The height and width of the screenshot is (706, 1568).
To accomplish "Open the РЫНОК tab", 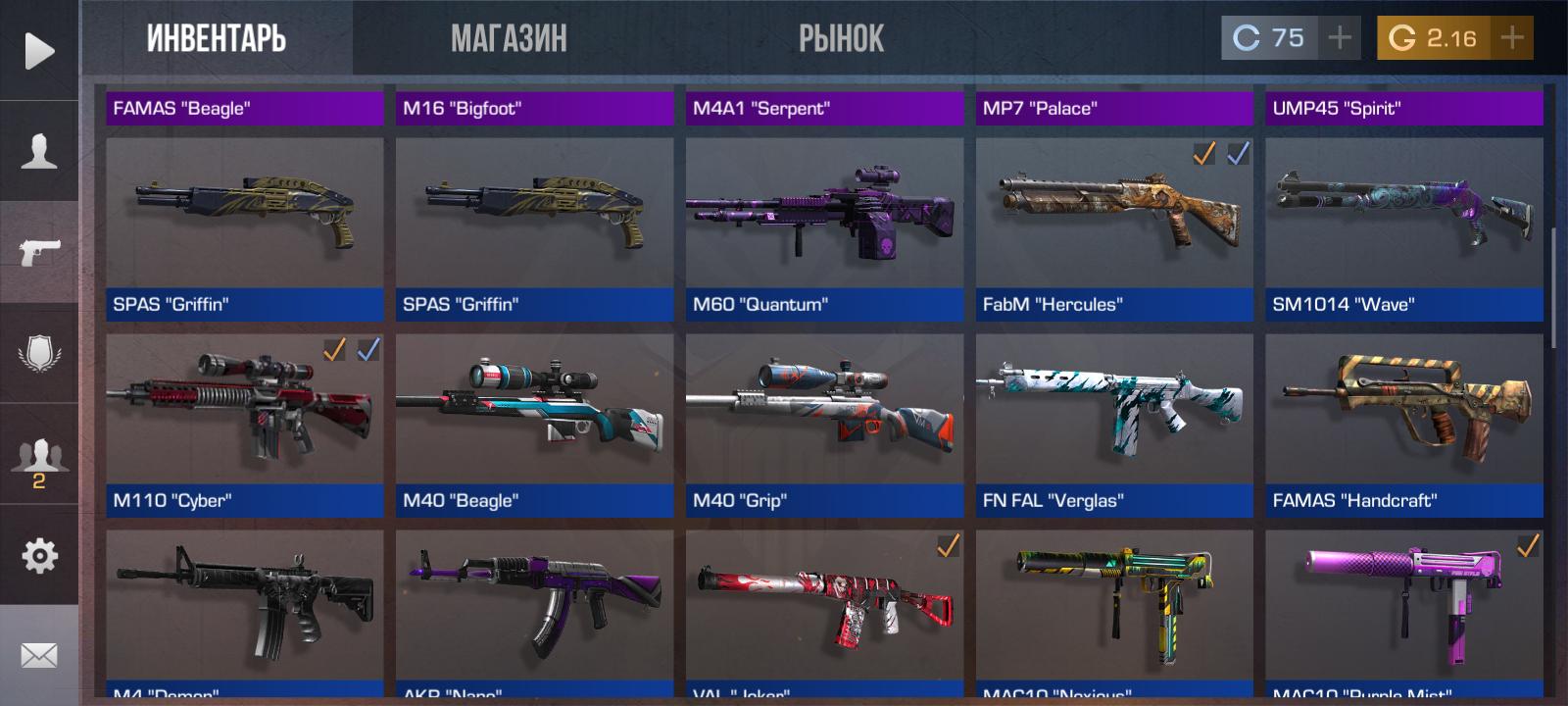I will 841,39.
